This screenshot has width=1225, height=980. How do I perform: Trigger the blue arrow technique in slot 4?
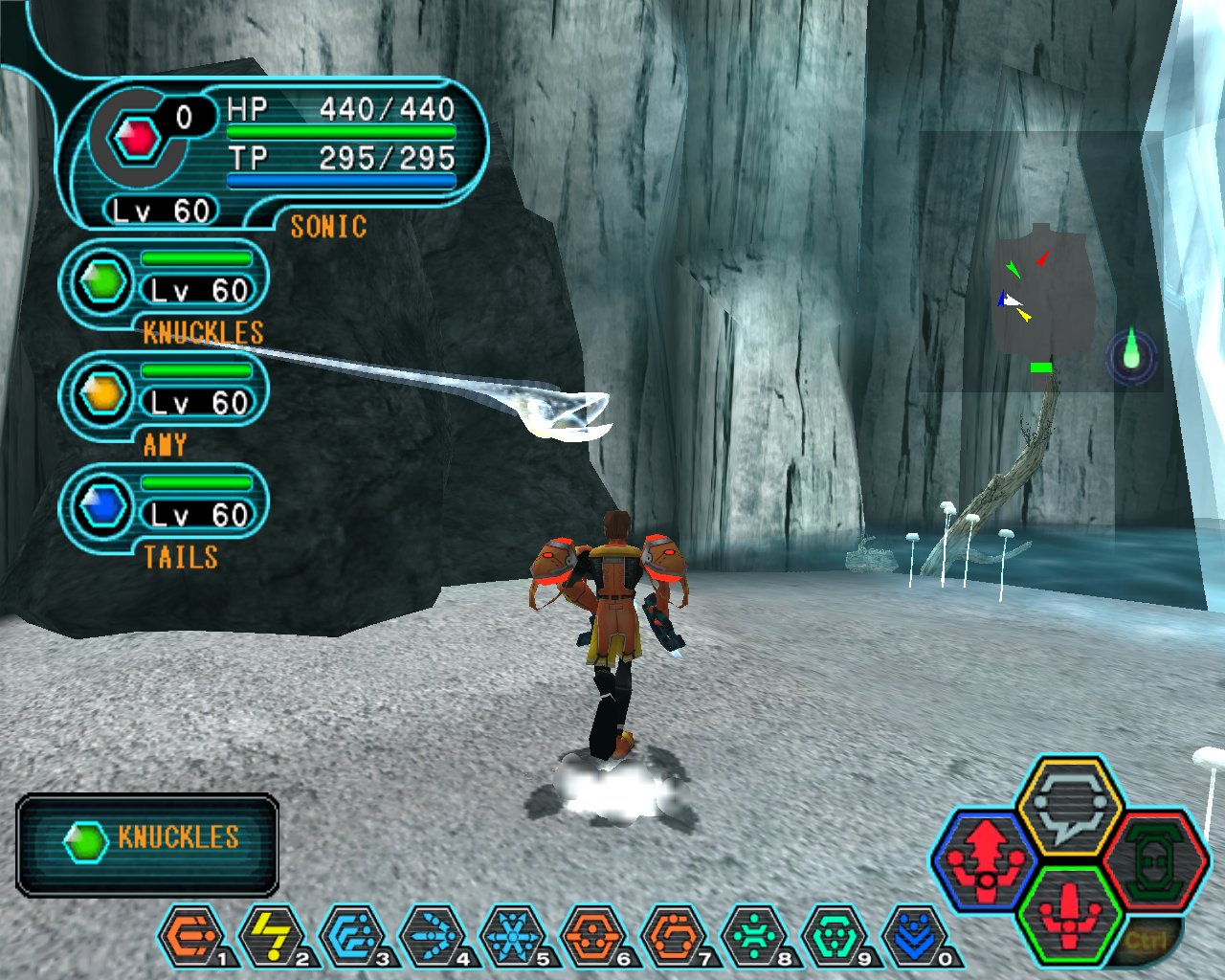(433, 937)
